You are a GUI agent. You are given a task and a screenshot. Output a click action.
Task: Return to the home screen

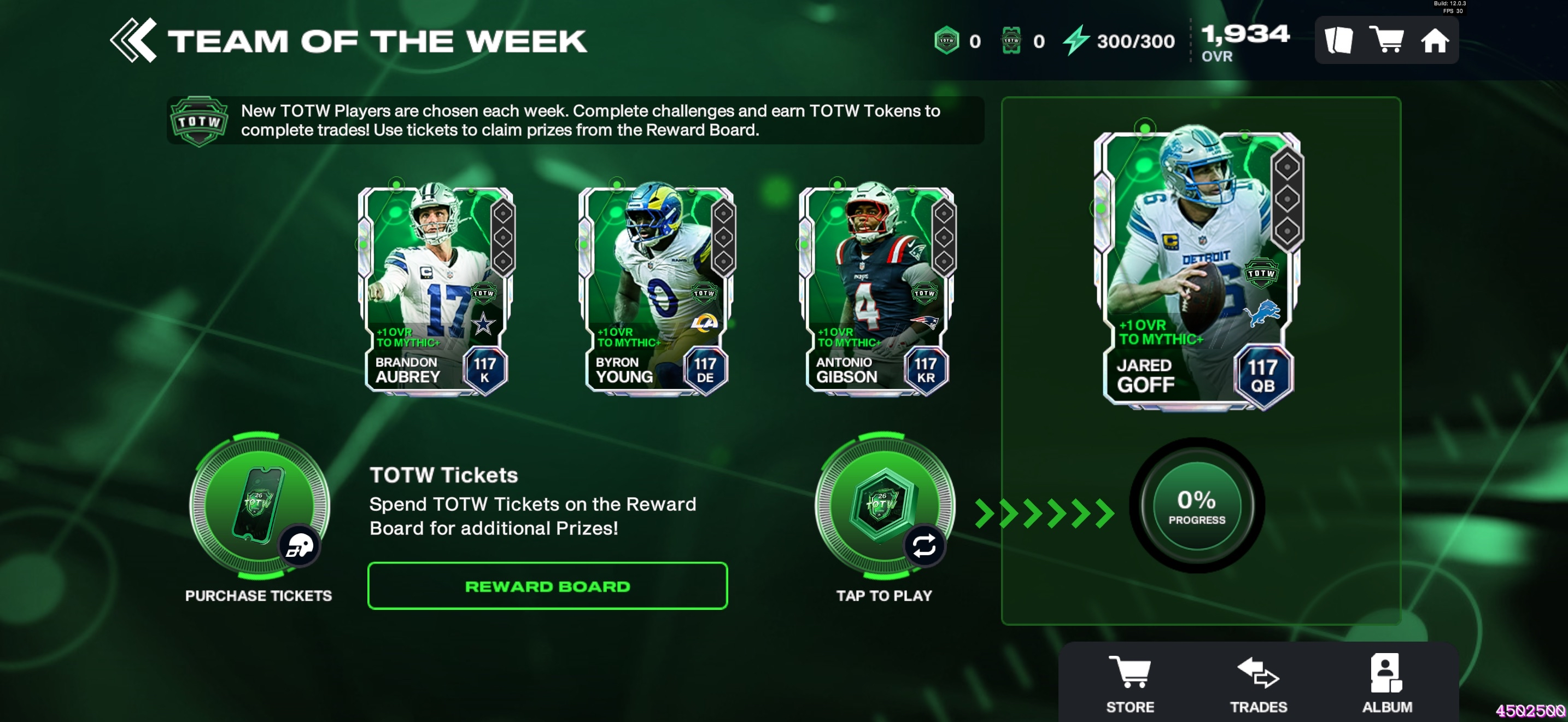1435,41
